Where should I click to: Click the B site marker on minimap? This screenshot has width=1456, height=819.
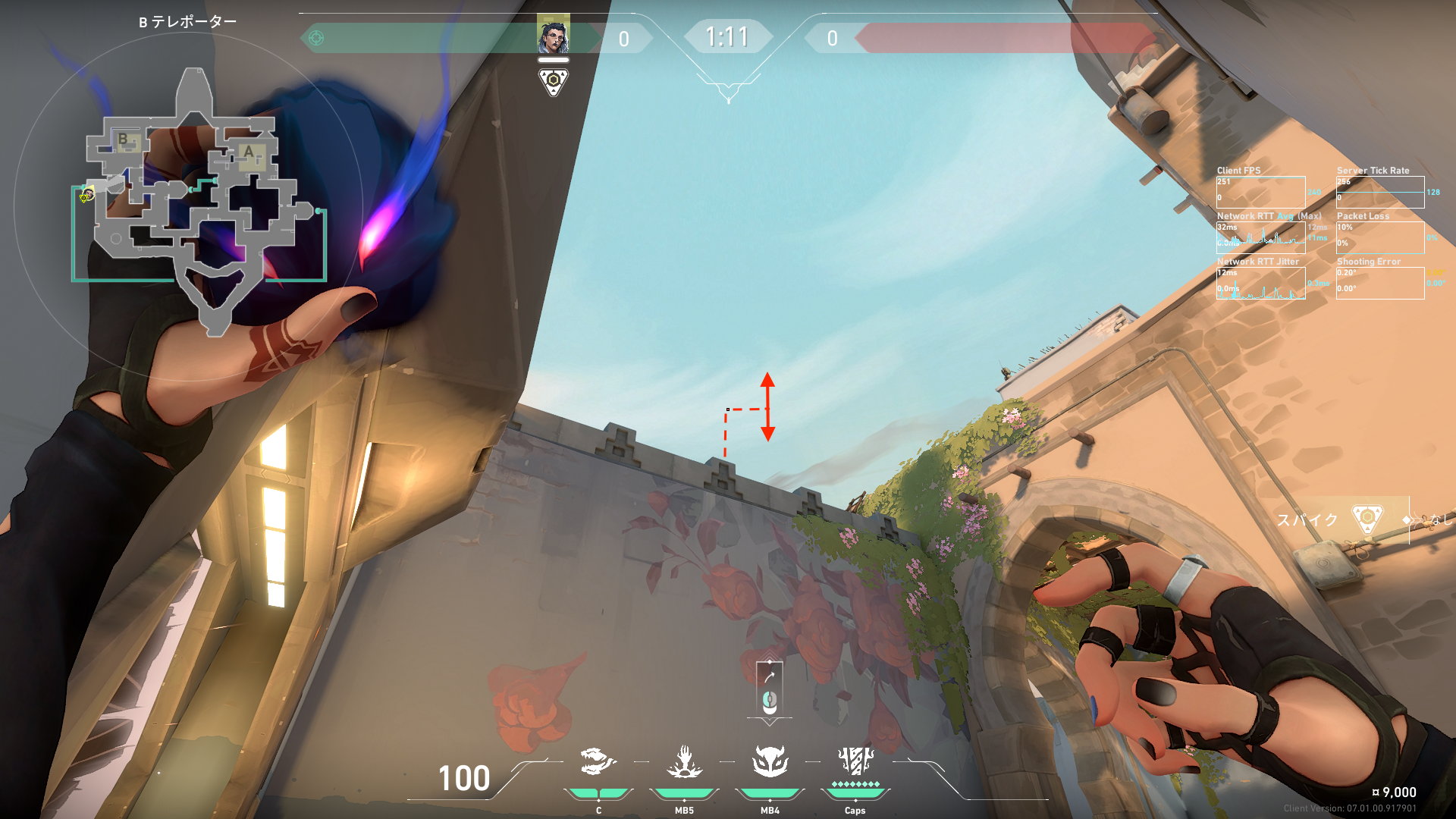(x=123, y=140)
